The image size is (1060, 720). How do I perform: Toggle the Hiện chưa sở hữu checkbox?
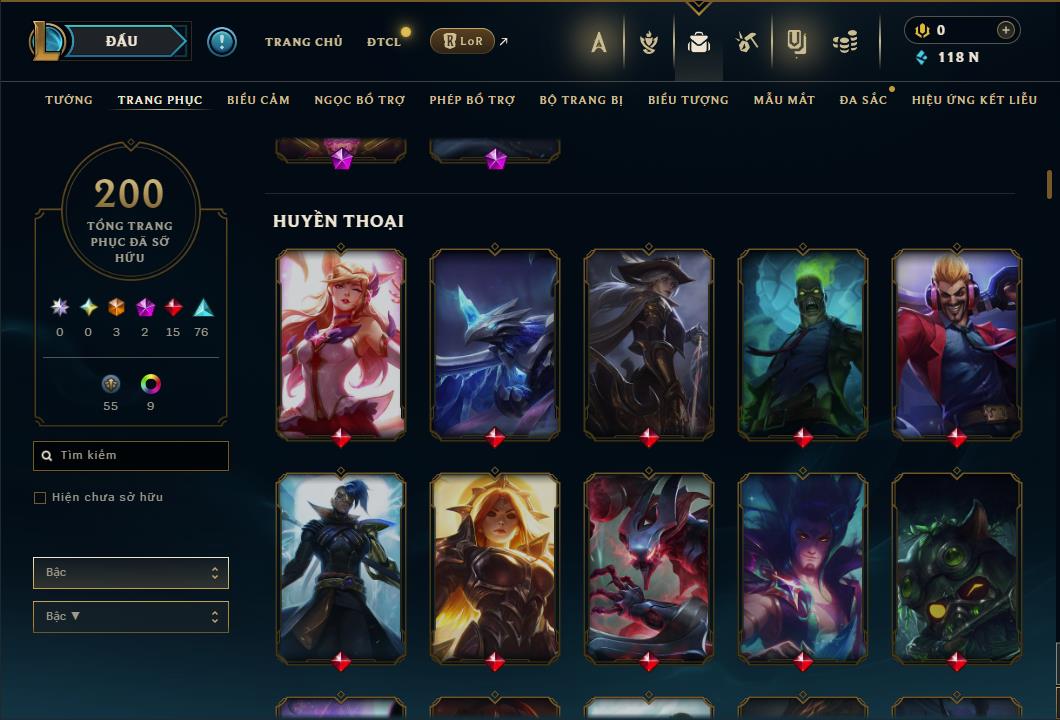click(40, 498)
